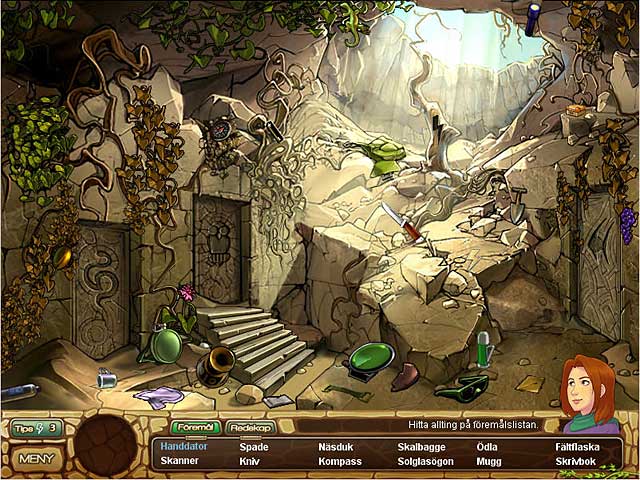Viewport: 640px width, 480px height.
Task: Choose Kniv from the item list
Action: pos(249,462)
